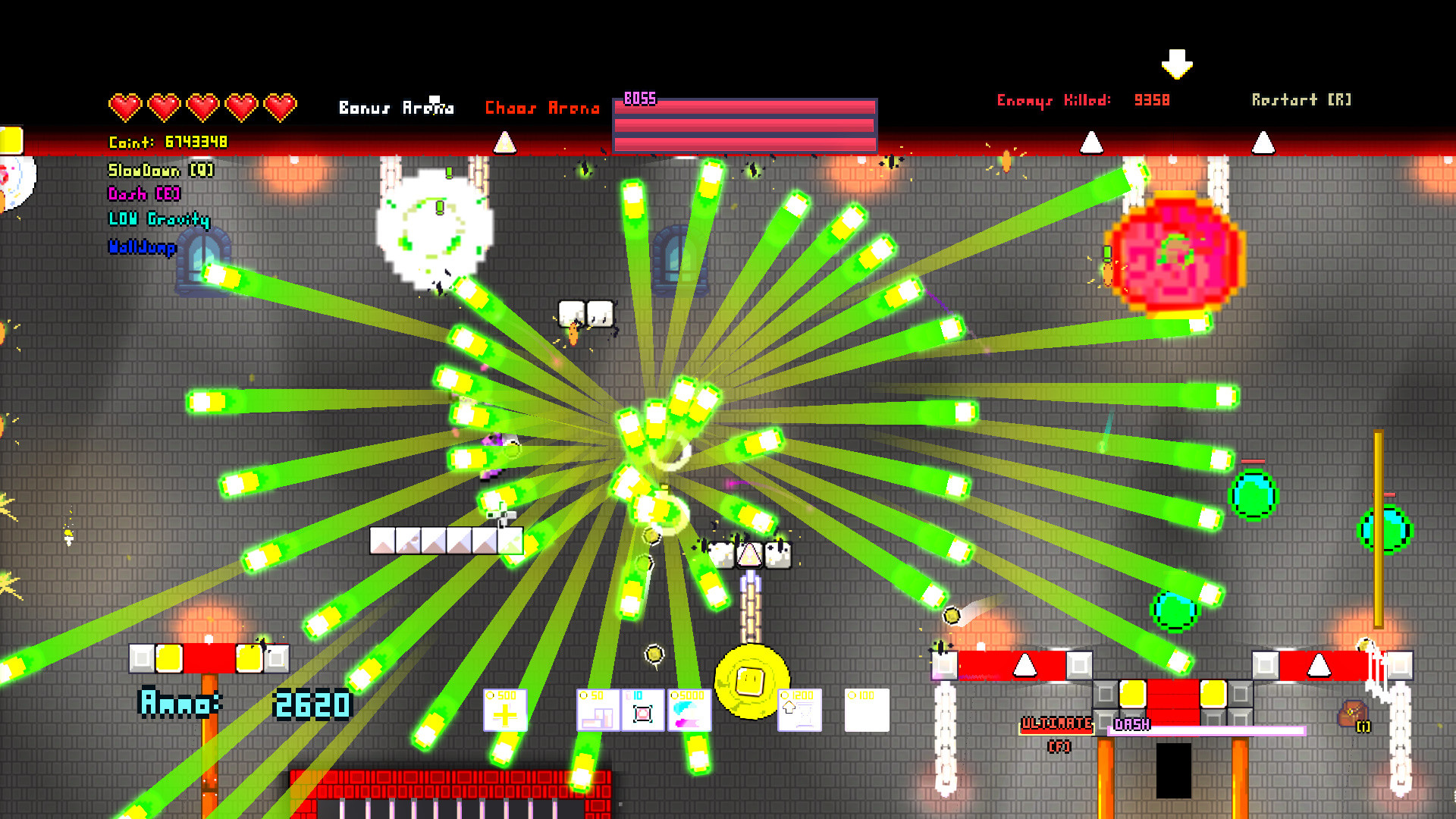
Task: Switch to the Chaos Arena
Action: click(543, 108)
